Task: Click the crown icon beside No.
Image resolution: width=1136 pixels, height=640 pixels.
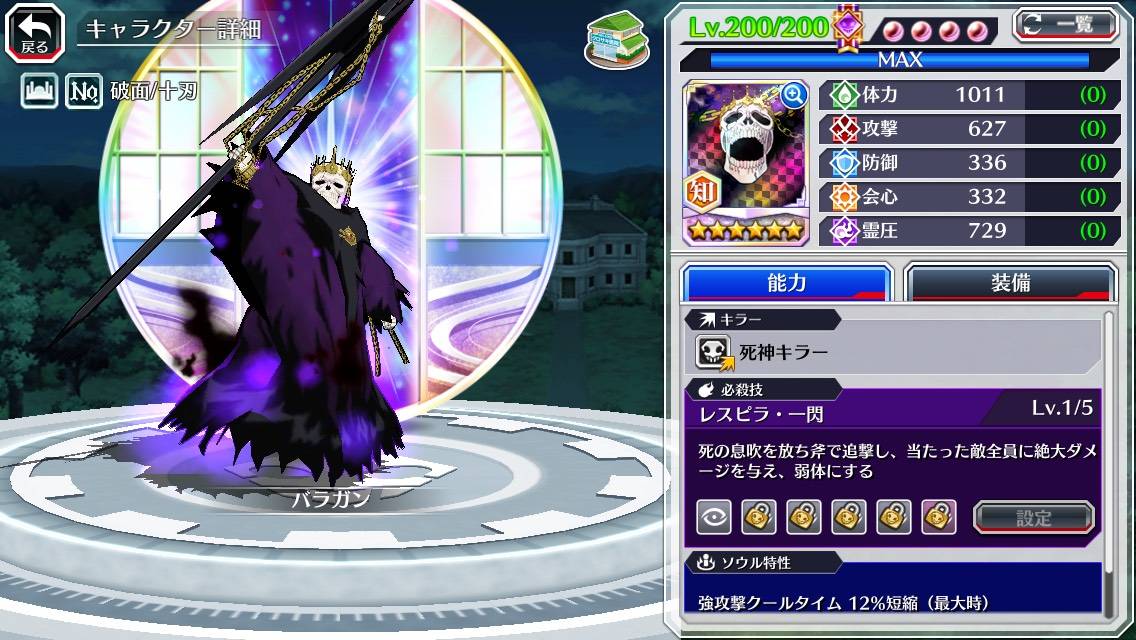Action: tap(39, 93)
